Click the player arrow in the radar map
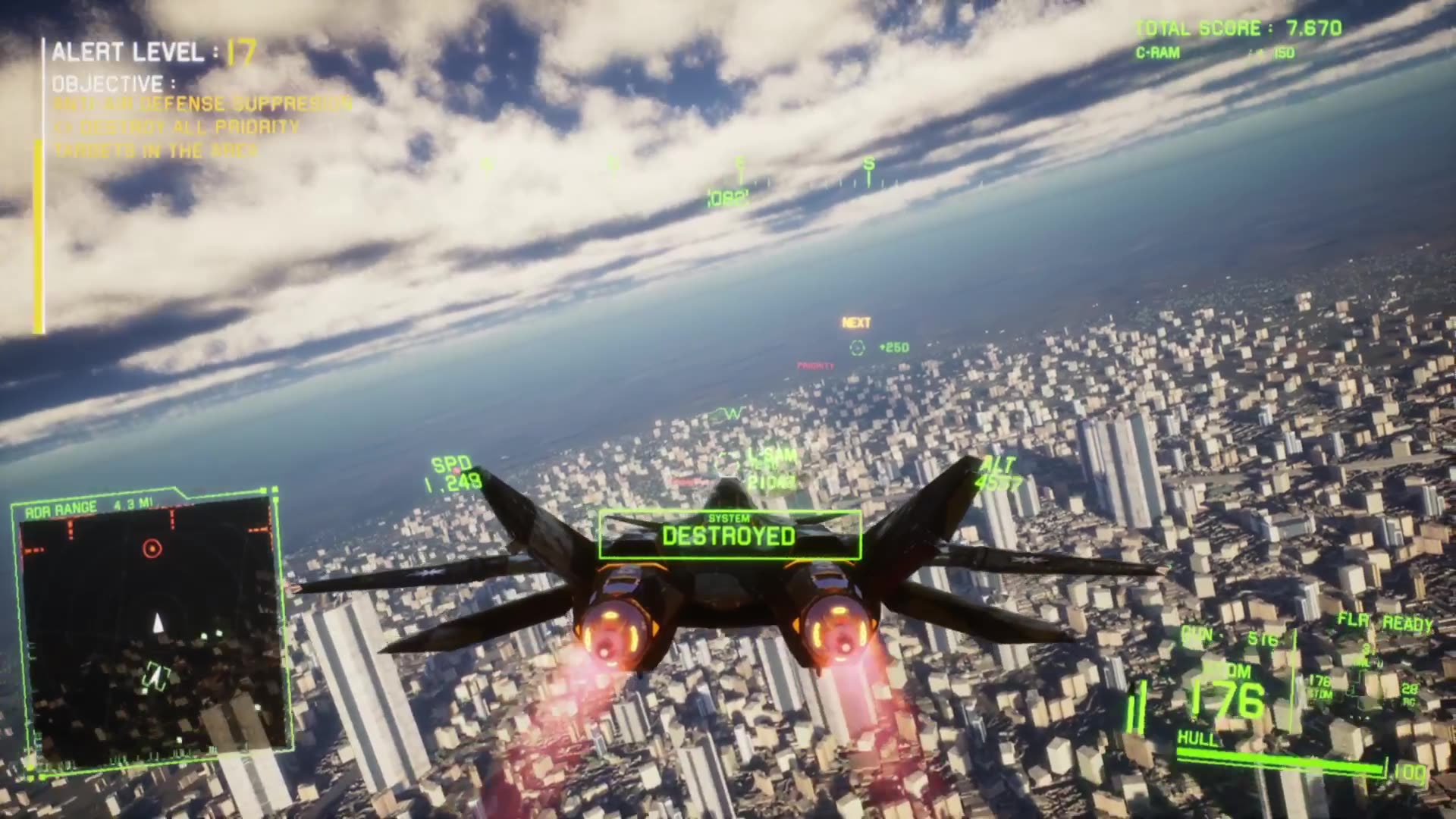 point(158,624)
